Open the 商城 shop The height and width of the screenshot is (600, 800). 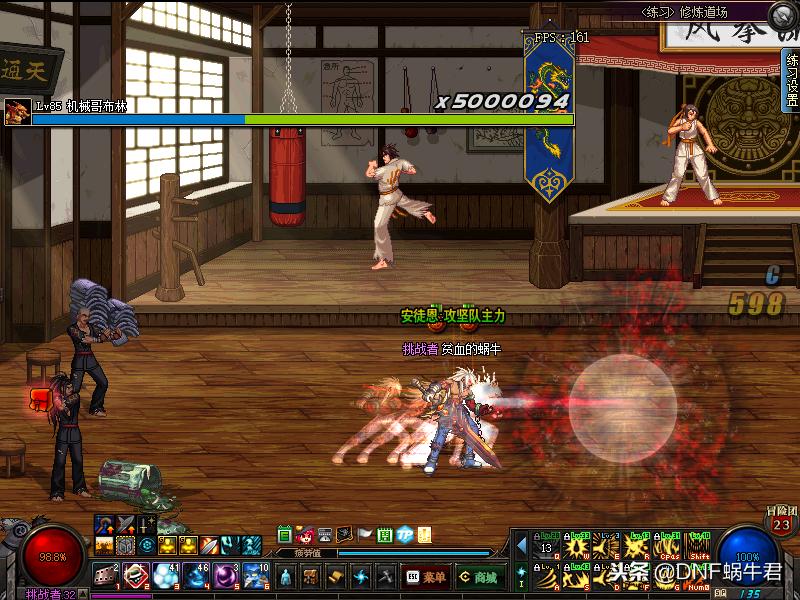pos(480,577)
